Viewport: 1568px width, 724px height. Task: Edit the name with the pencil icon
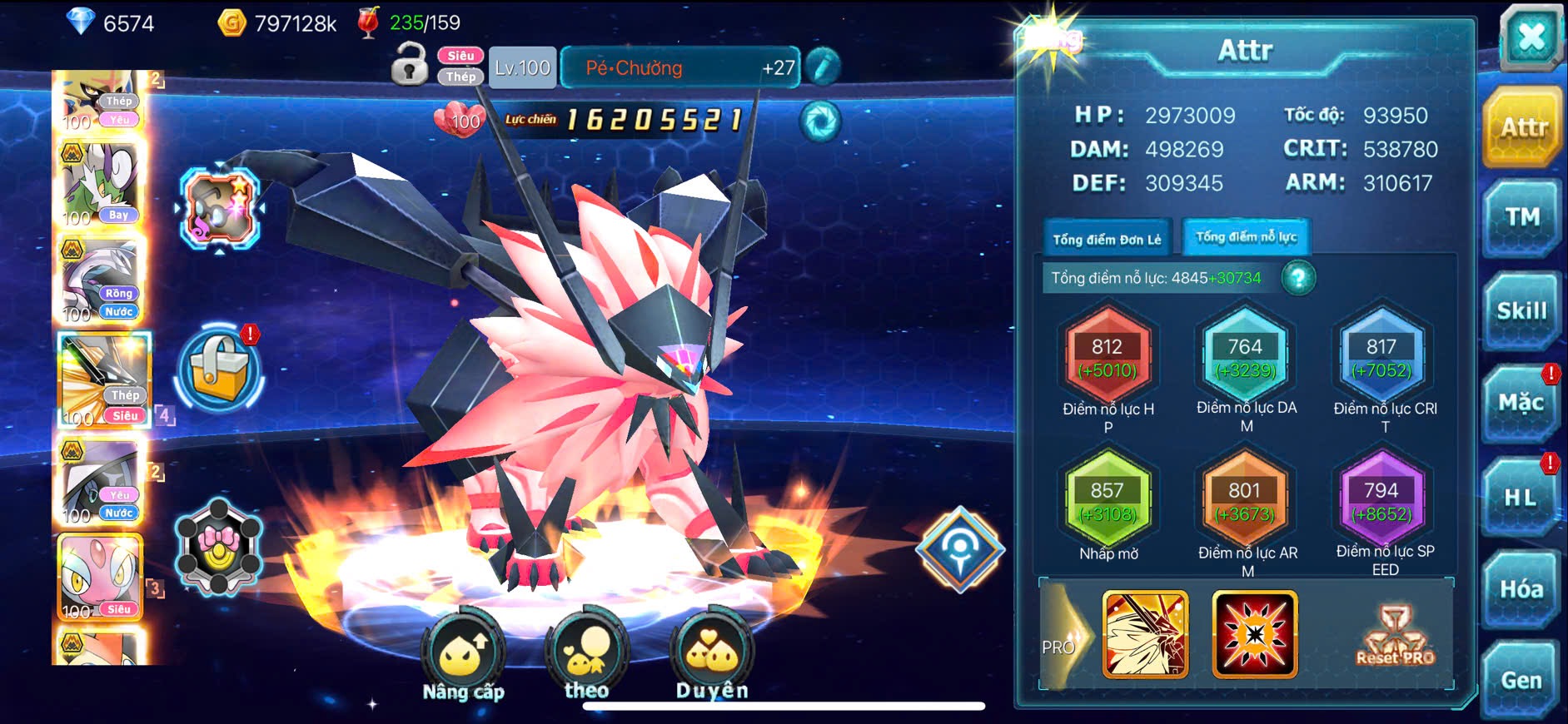click(823, 67)
